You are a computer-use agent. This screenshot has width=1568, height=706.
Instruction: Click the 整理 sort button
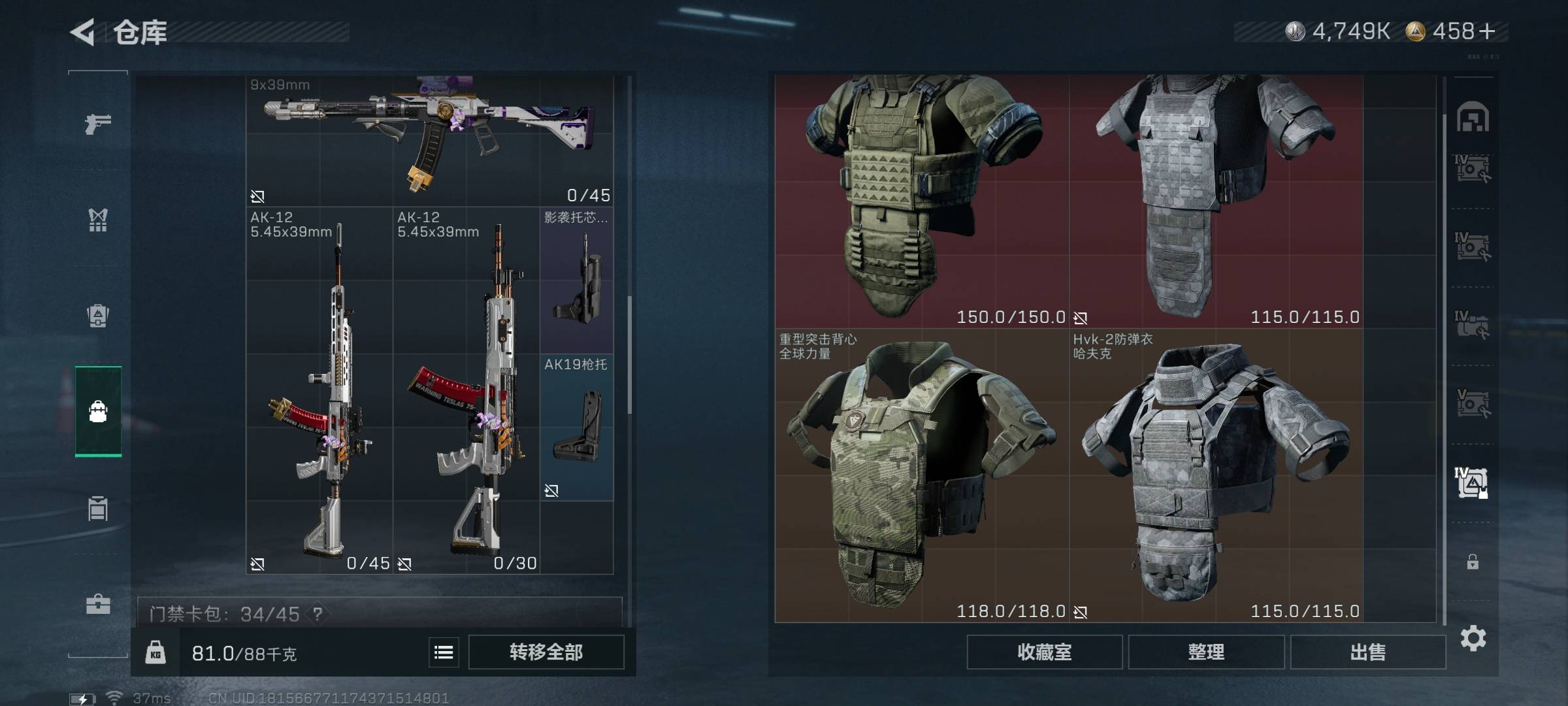(x=1206, y=652)
